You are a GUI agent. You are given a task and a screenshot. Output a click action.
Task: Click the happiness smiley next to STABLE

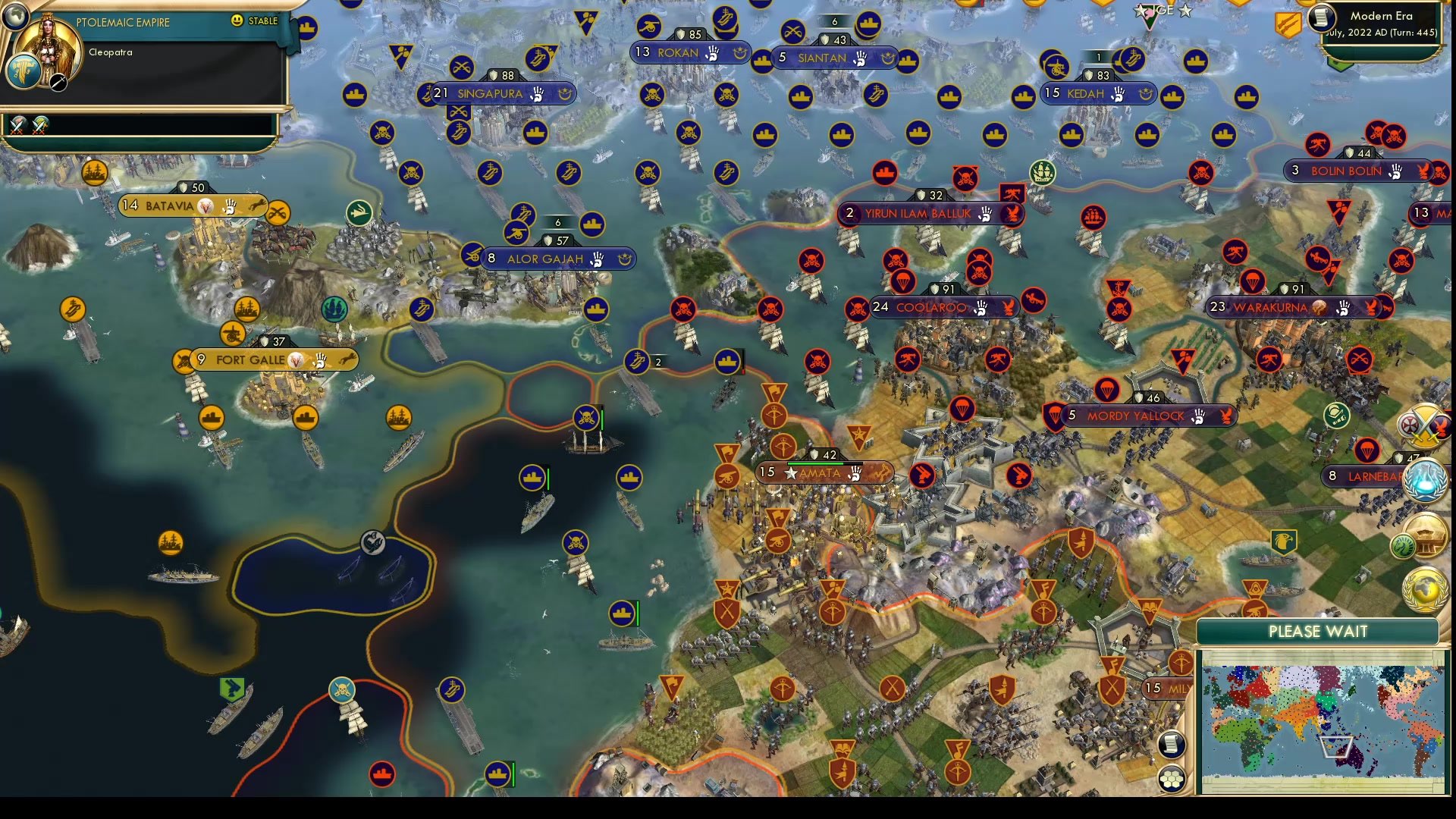click(x=237, y=20)
